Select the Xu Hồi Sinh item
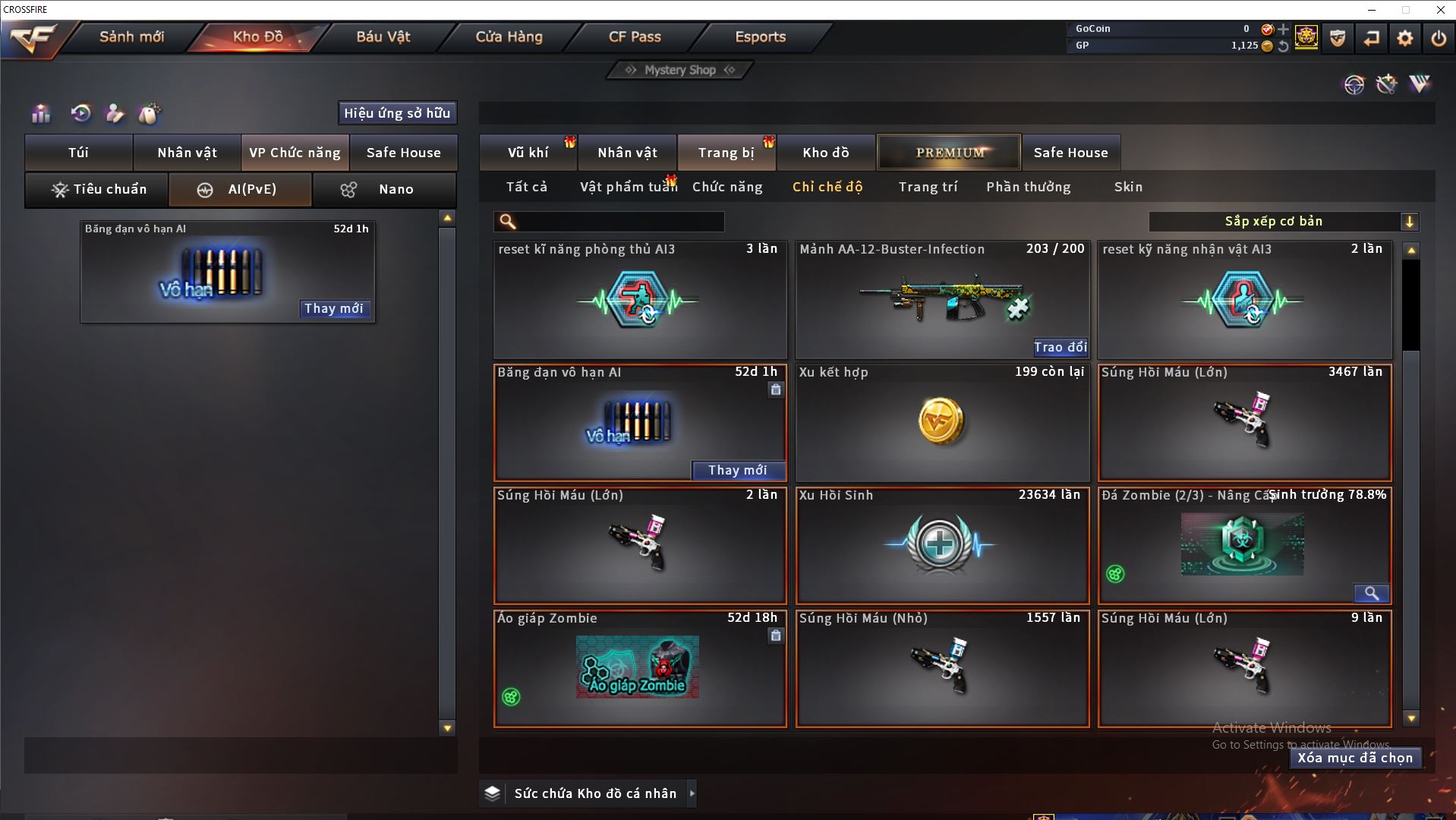 click(x=942, y=545)
